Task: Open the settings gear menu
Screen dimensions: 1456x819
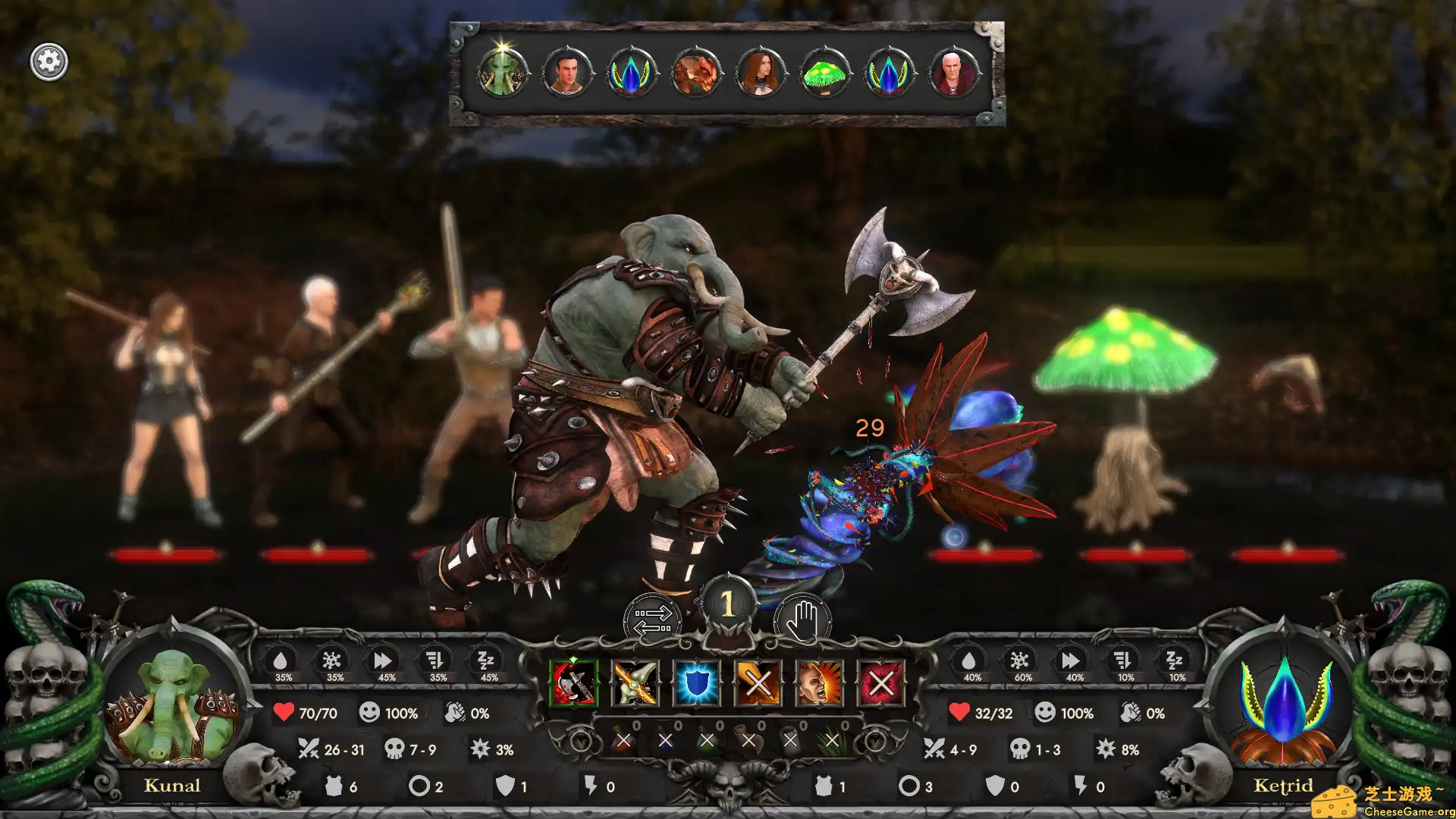Action: click(49, 61)
